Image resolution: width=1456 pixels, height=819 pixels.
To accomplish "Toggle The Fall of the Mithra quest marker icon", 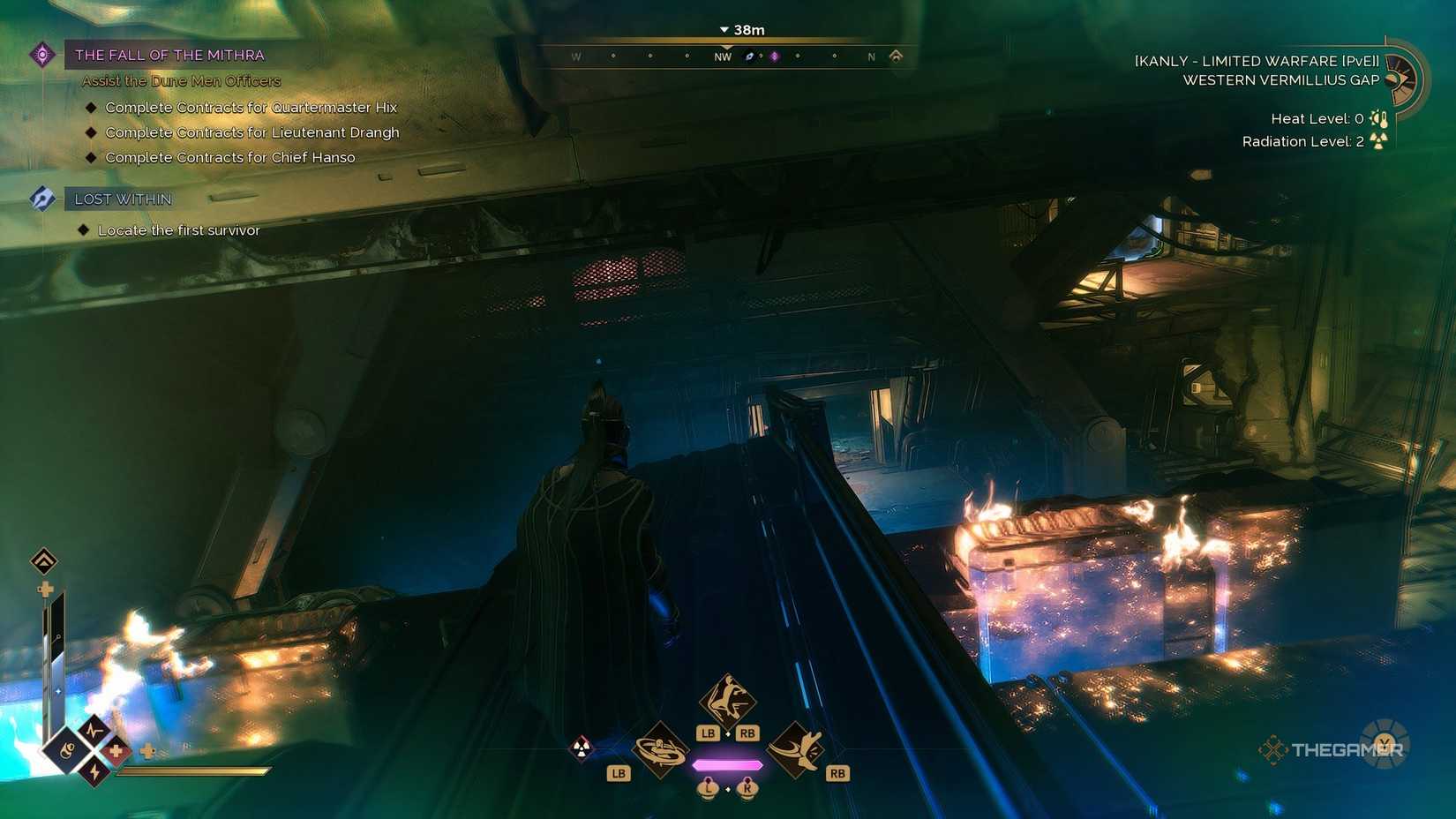I will point(41,54).
